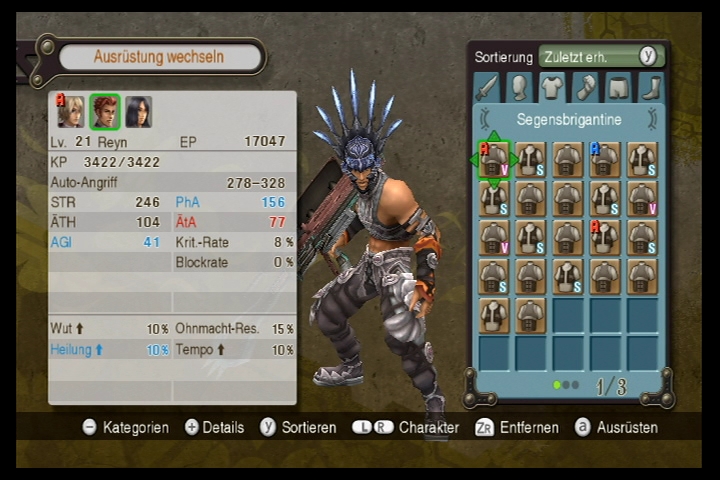The height and width of the screenshot is (480, 720).
Task: Select Reyn's character portrait
Action: pos(105,112)
